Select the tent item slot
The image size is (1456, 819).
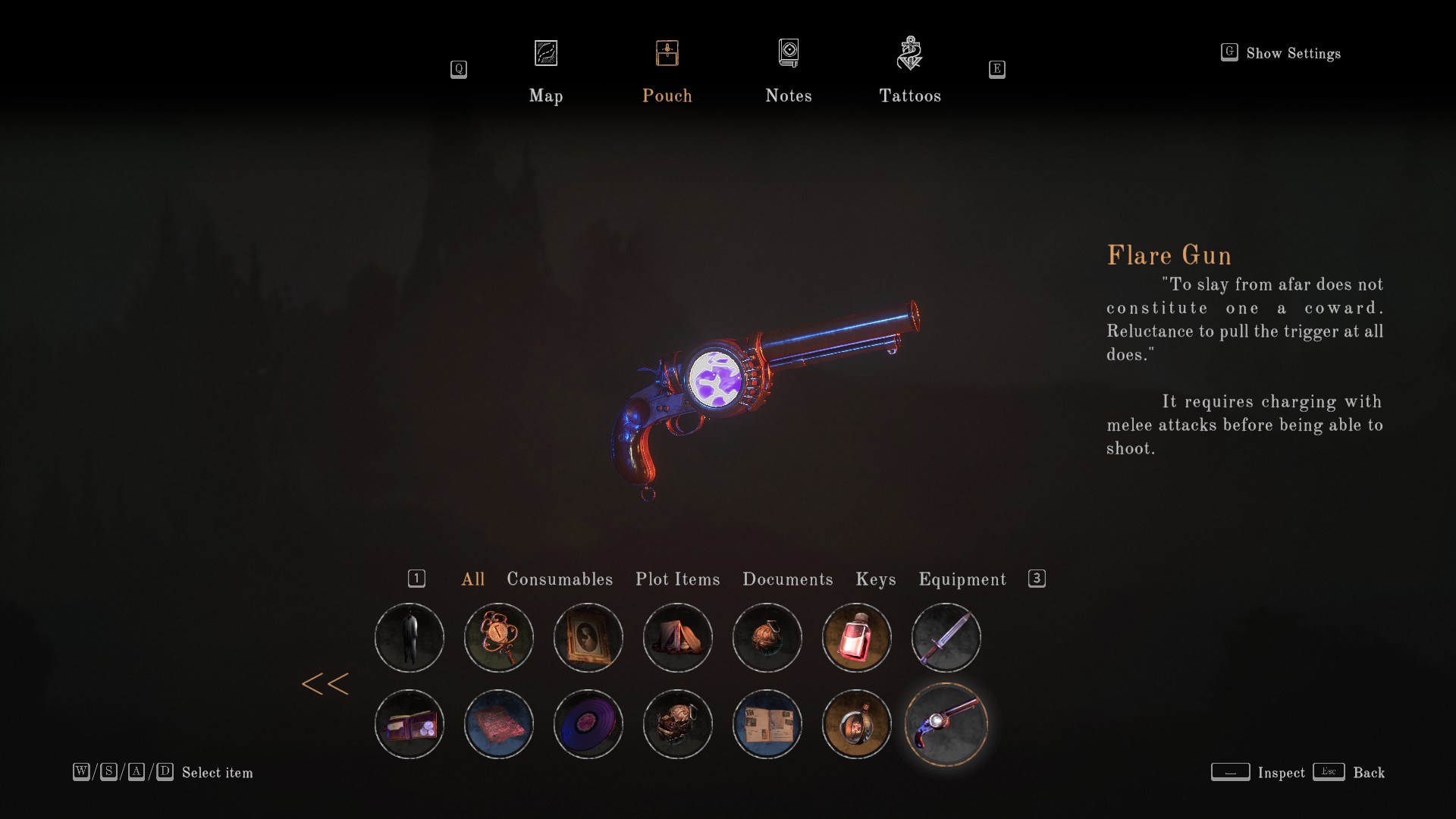(678, 638)
